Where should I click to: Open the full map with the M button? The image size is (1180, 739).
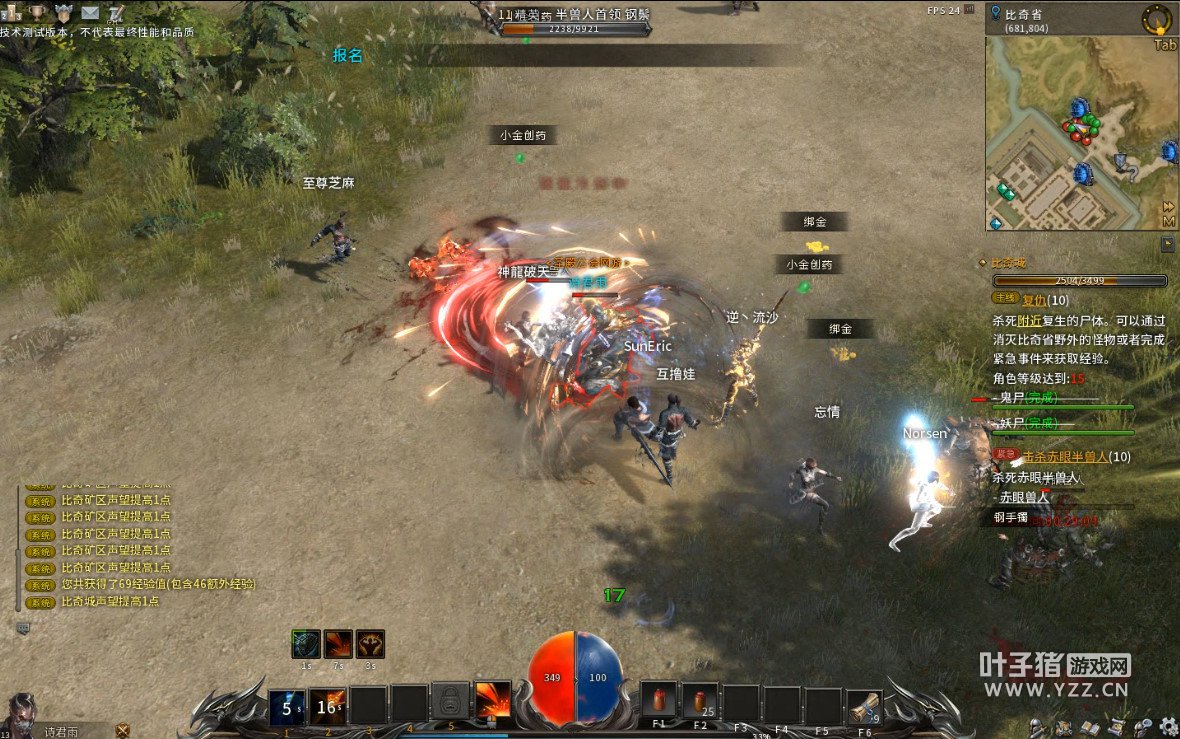[x=1168, y=221]
